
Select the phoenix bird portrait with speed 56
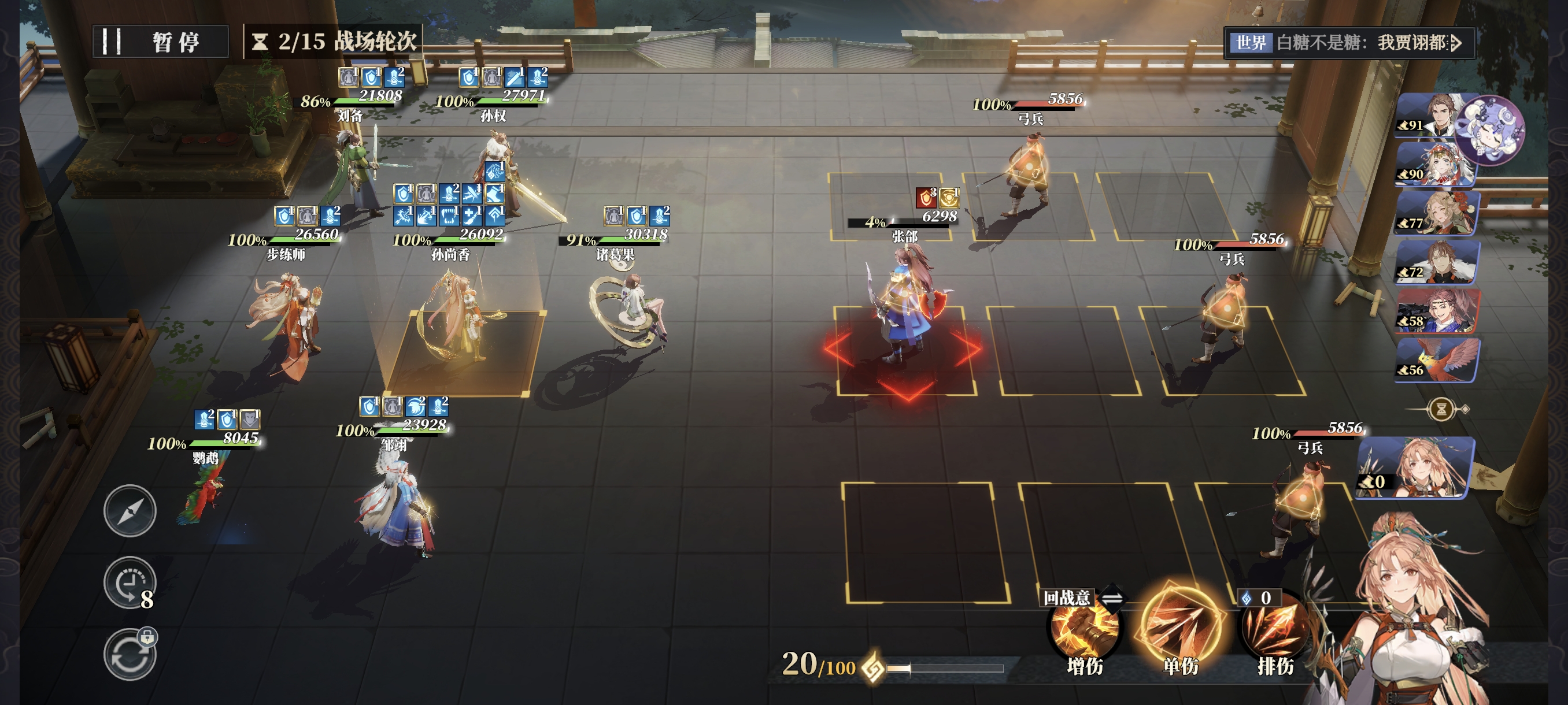pos(1437,360)
